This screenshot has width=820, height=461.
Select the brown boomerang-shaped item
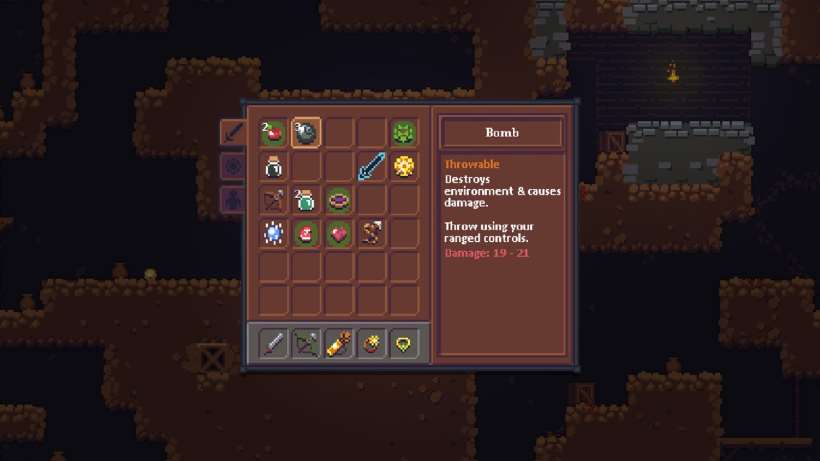click(371, 233)
